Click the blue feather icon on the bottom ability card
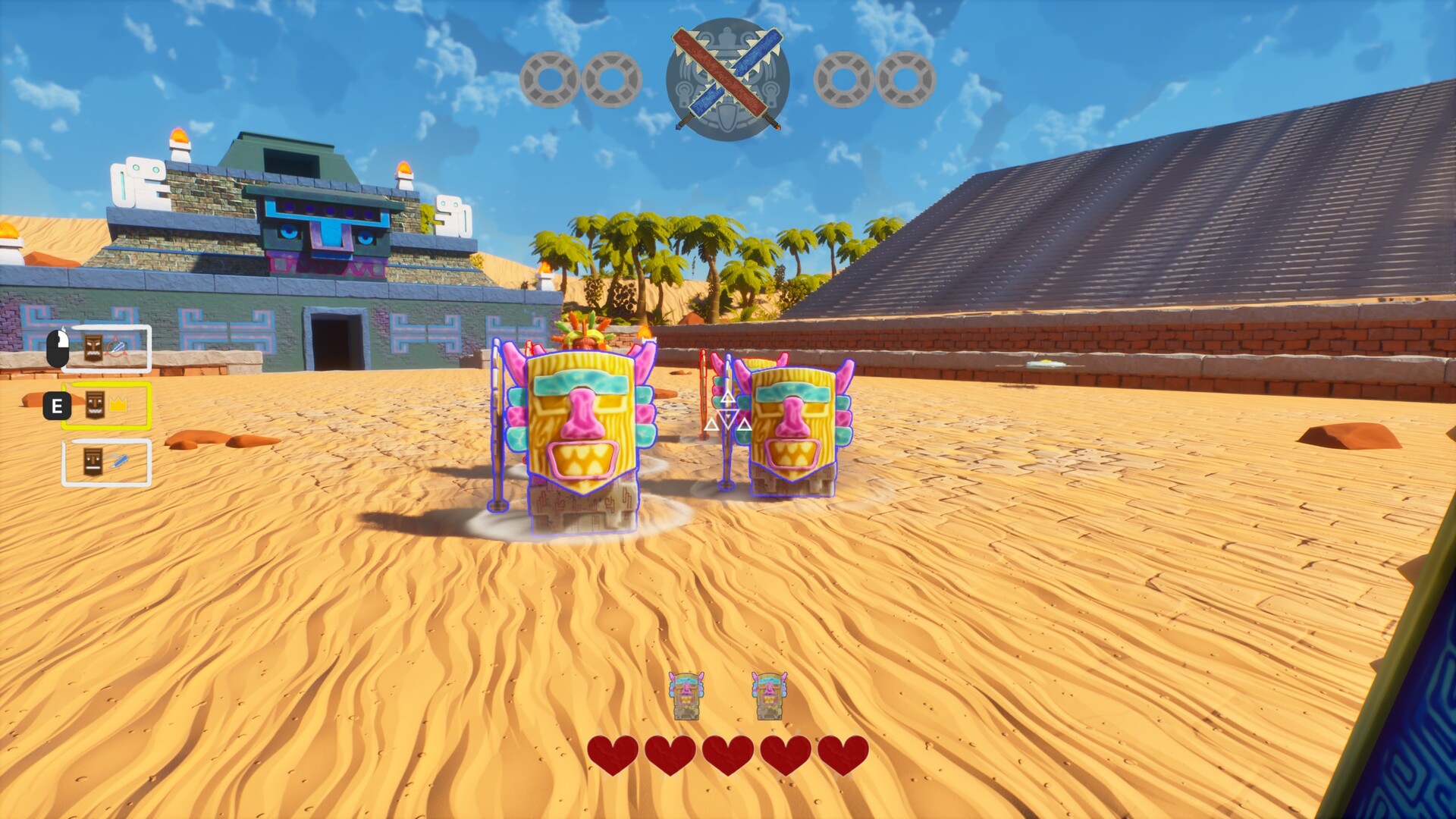This screenshot has width=1456, height=819. [118, 460]
